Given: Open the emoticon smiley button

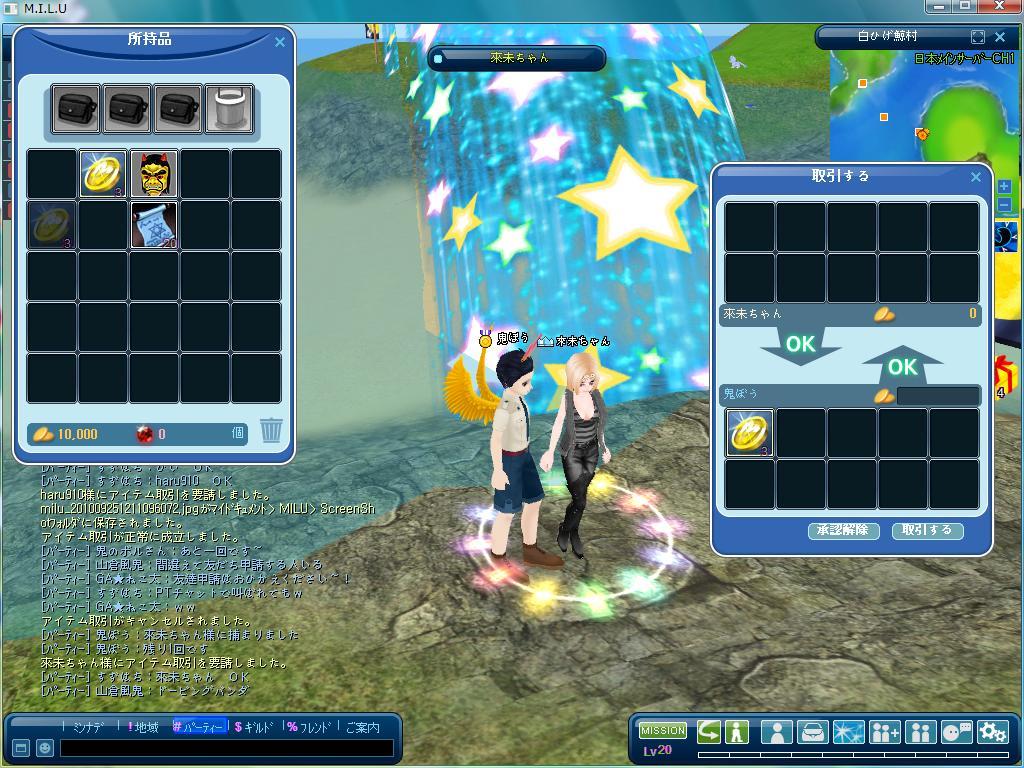Looking at the screenshot, I should [x=45, y=748].
